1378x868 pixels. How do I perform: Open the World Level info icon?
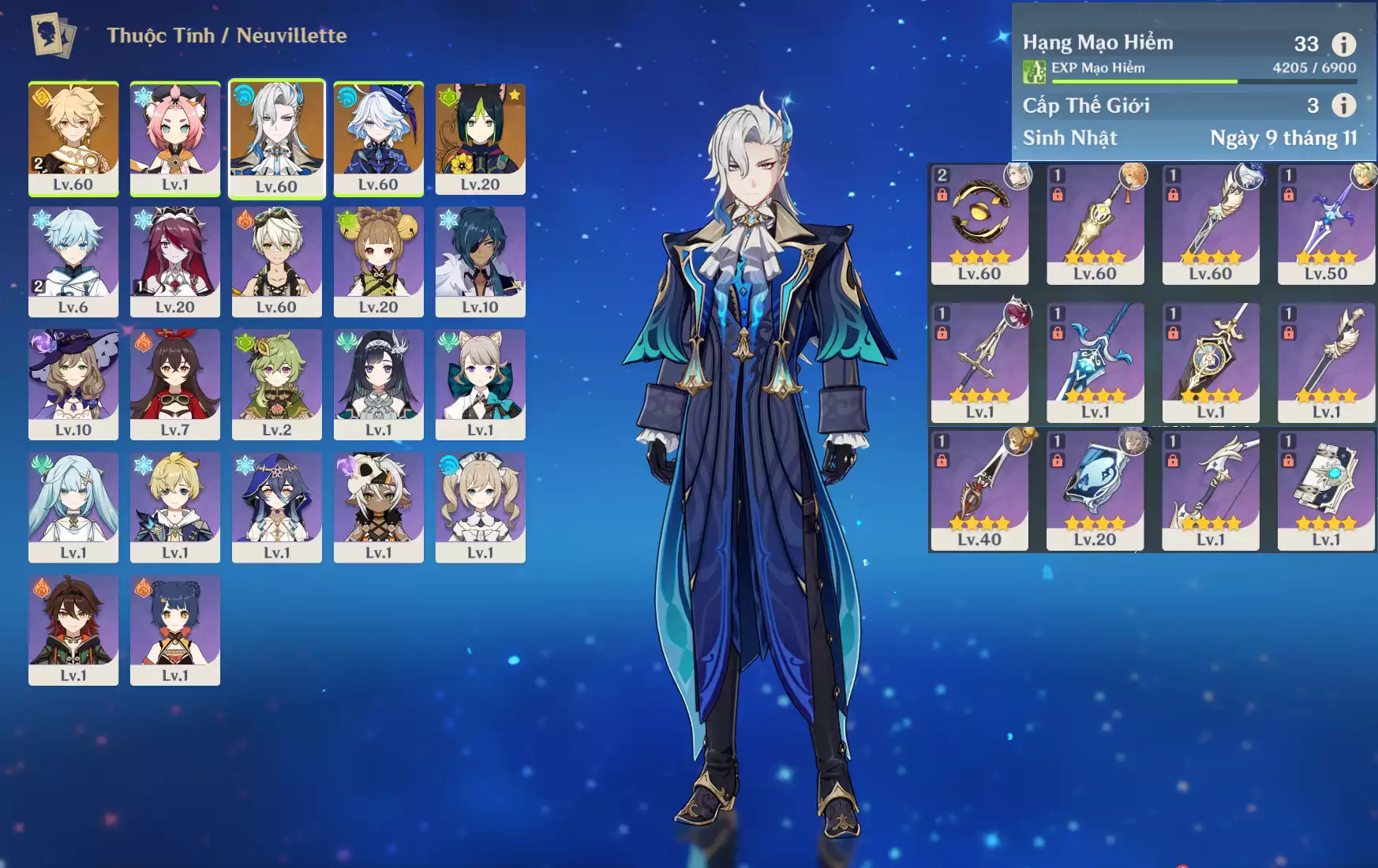click(1343, 105)
